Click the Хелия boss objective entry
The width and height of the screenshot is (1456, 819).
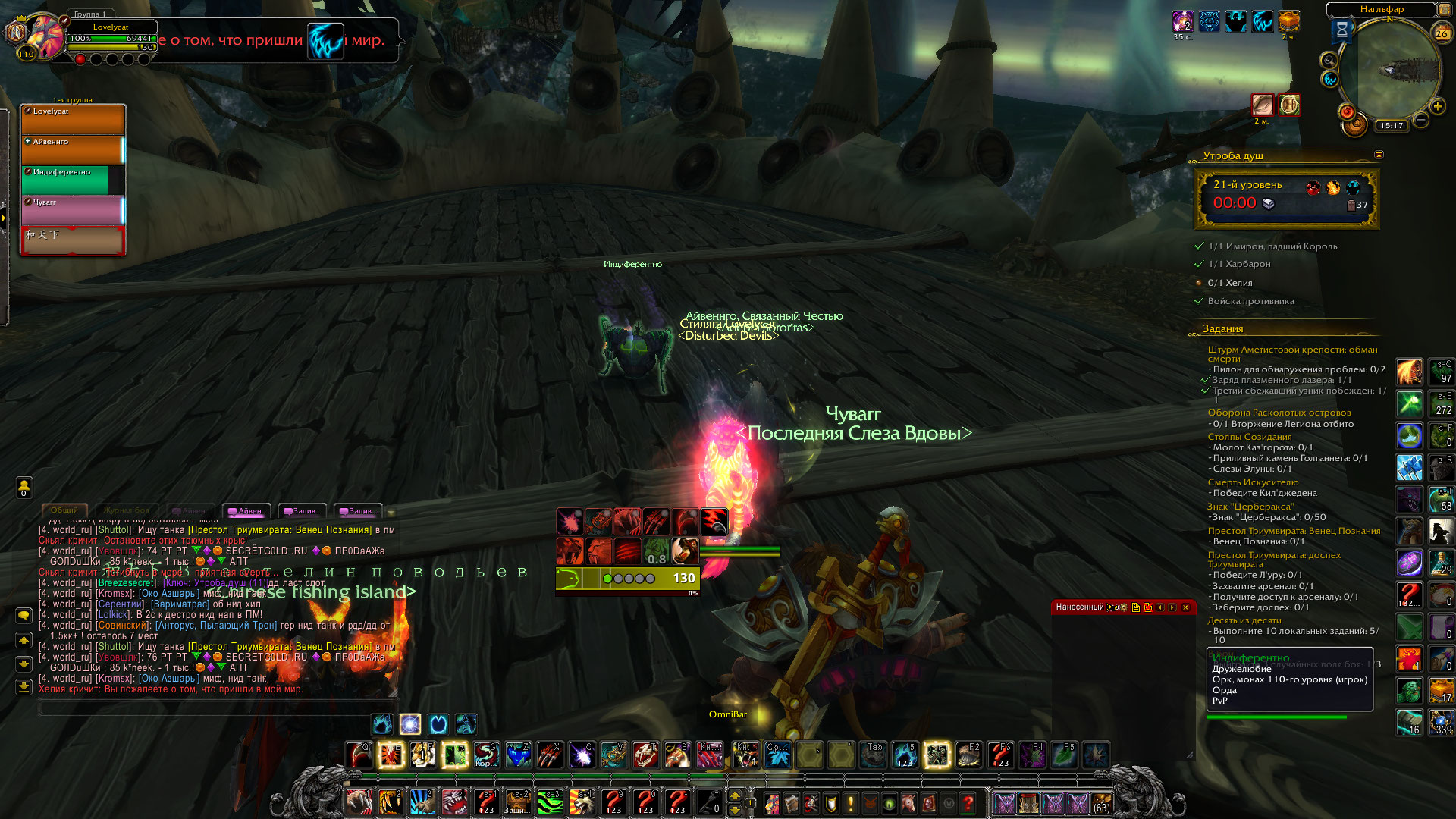click(1229, 283)
